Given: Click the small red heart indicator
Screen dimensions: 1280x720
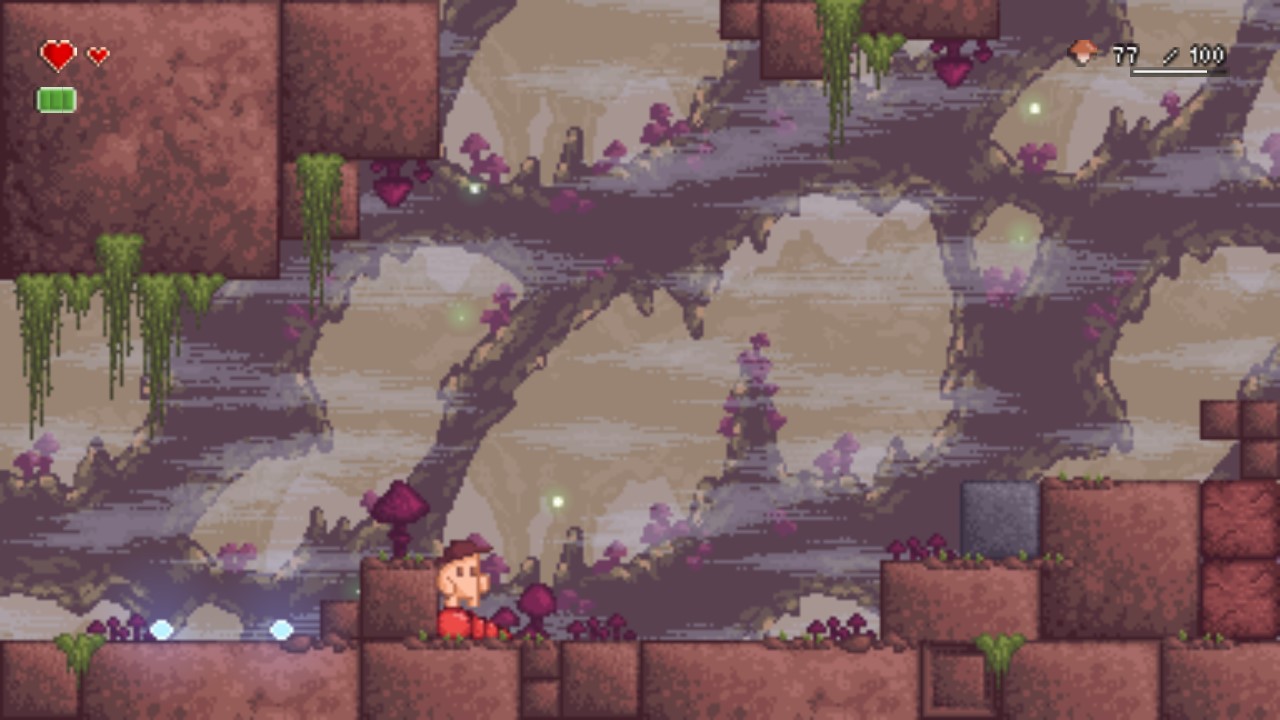Looking at the screenshot, I should pyautogui.click(x=95, y=53).
